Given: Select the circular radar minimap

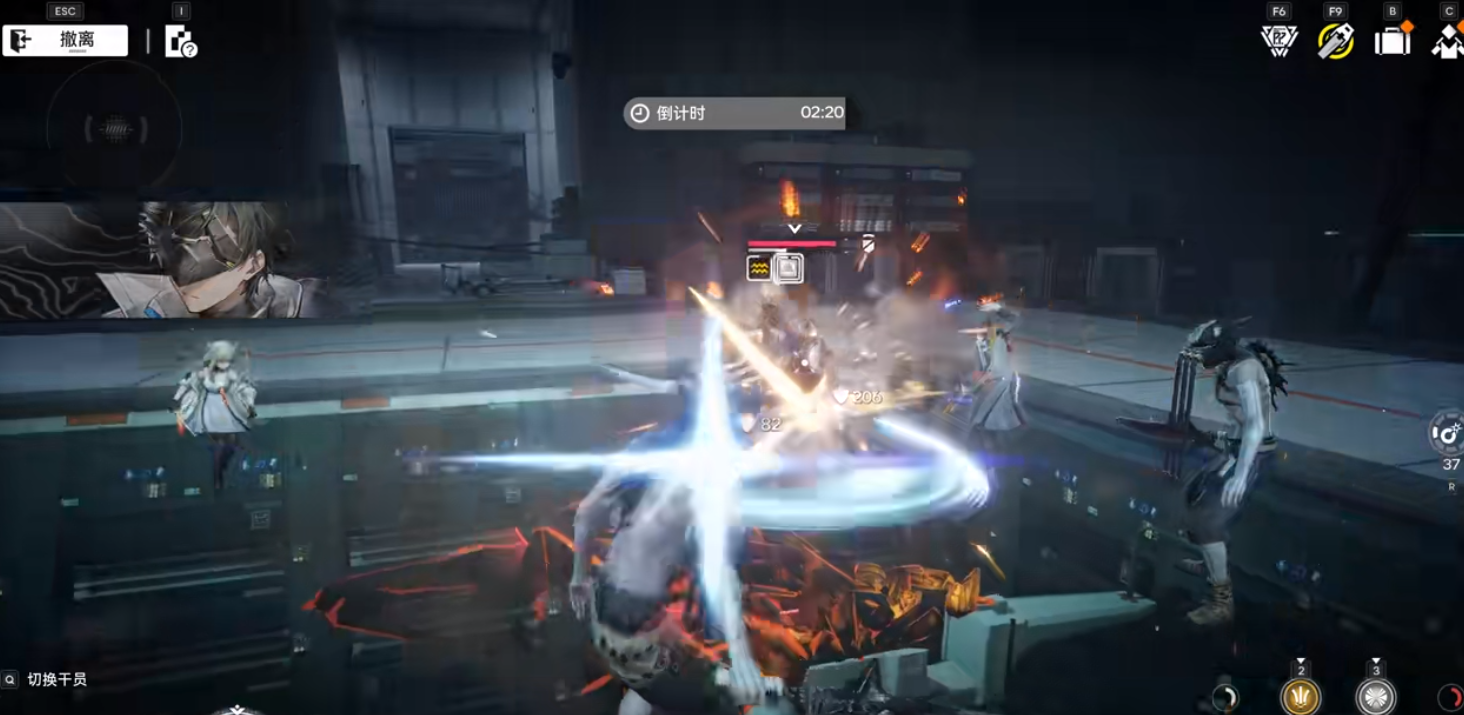Looking at the screenshot, I should [116, 128].
